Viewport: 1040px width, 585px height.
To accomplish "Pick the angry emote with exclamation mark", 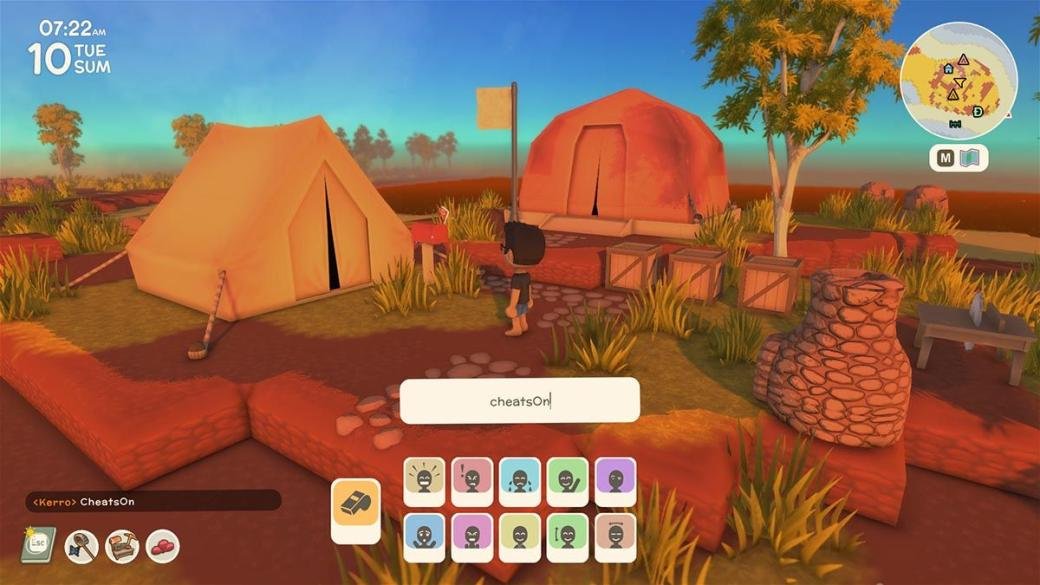I will point(472,482).
